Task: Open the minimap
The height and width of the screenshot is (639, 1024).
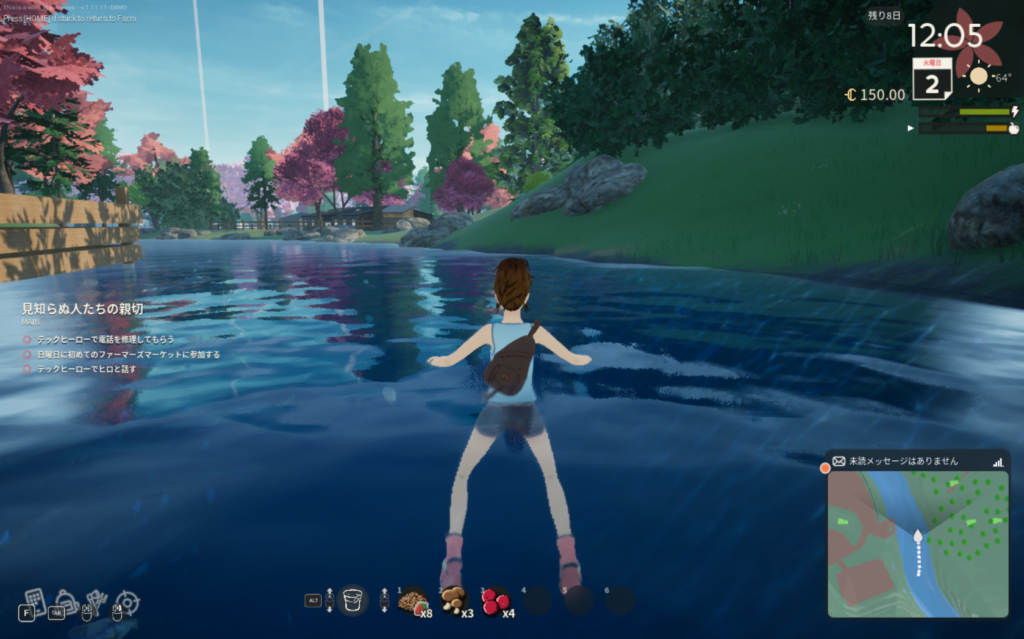Action: [917, 543]
